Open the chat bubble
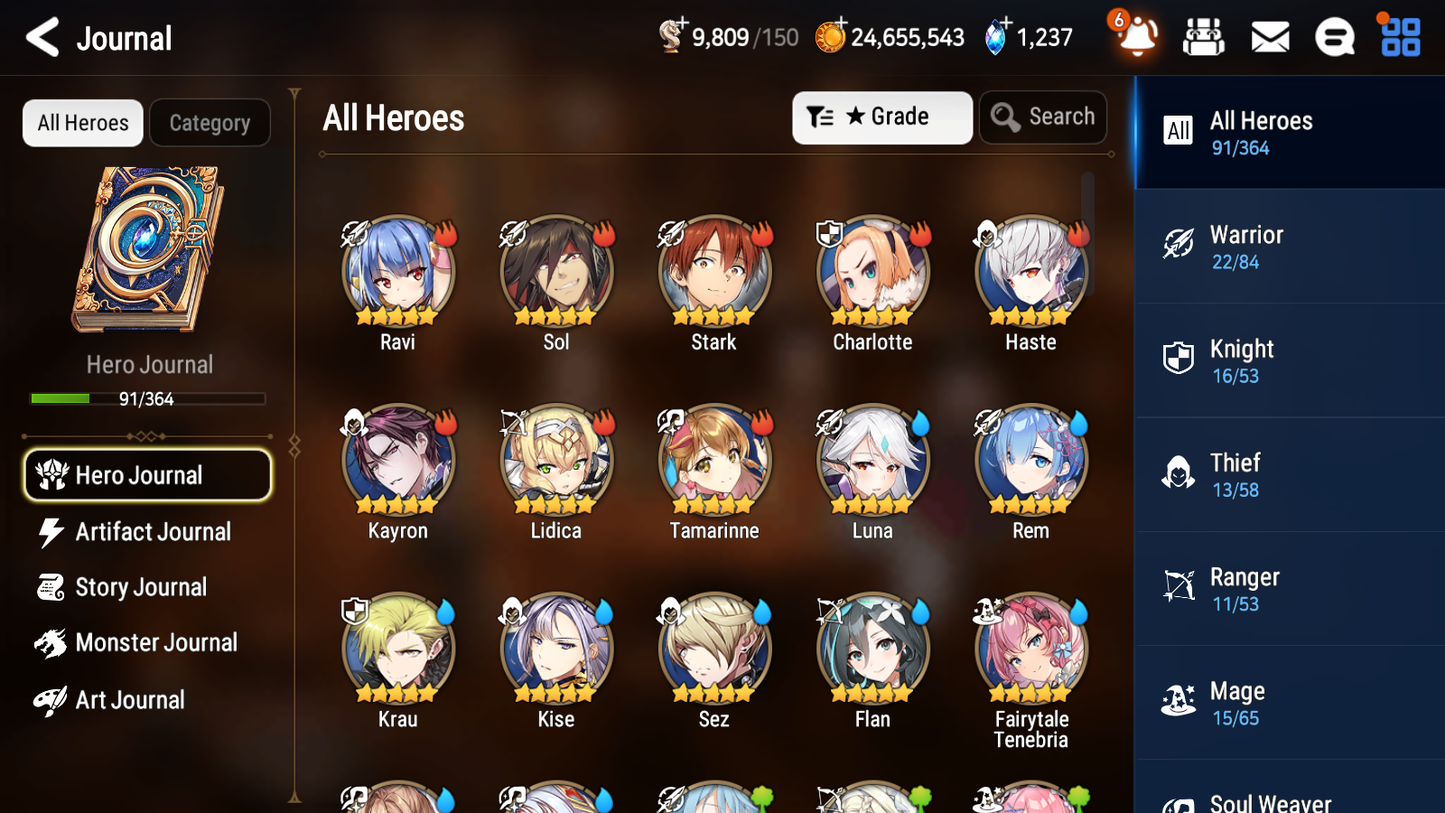The image size is (1445, 813). click(x=1334, y=36)
